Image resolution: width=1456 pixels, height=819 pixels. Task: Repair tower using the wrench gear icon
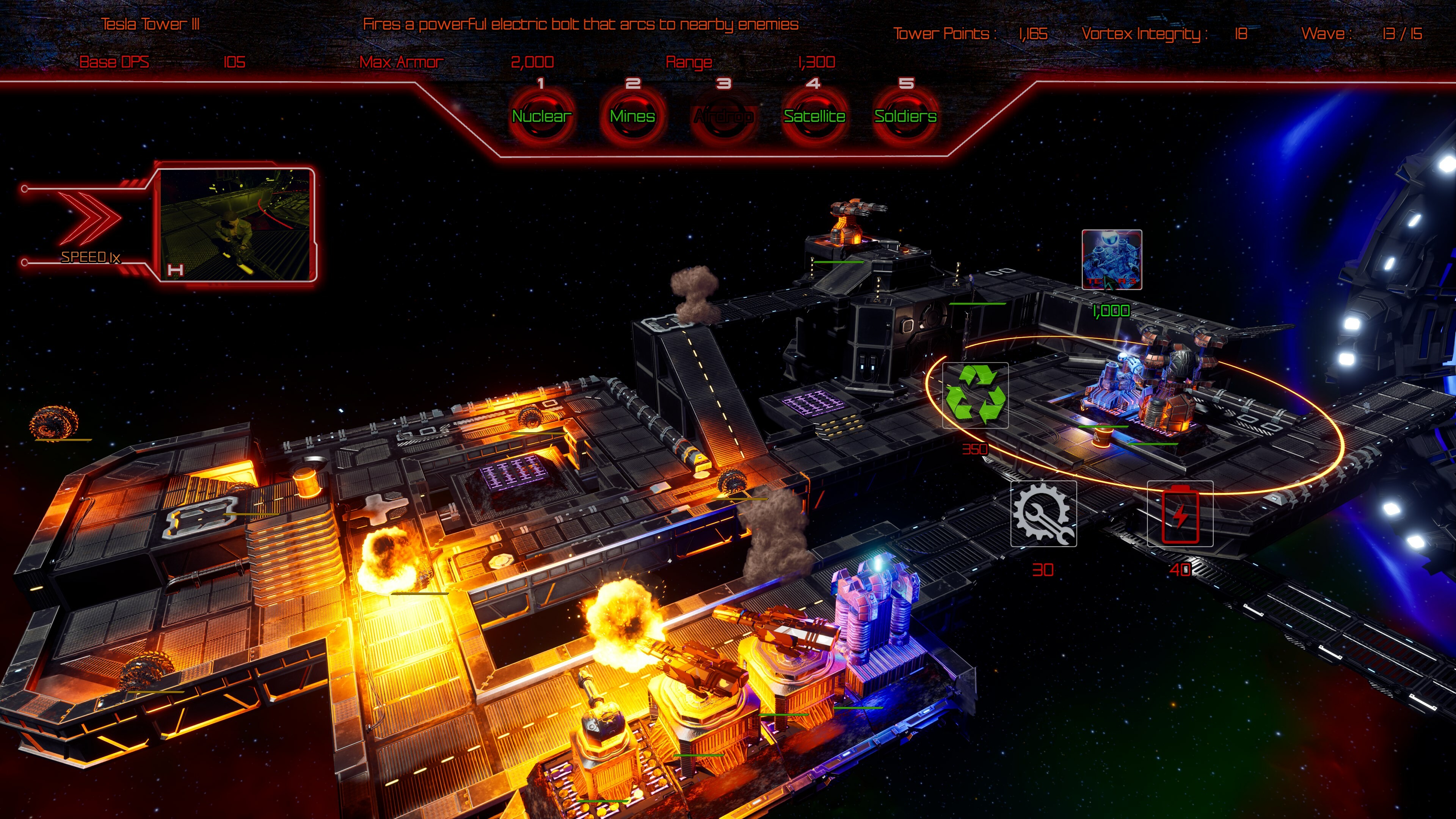(x=1043, y=513)
